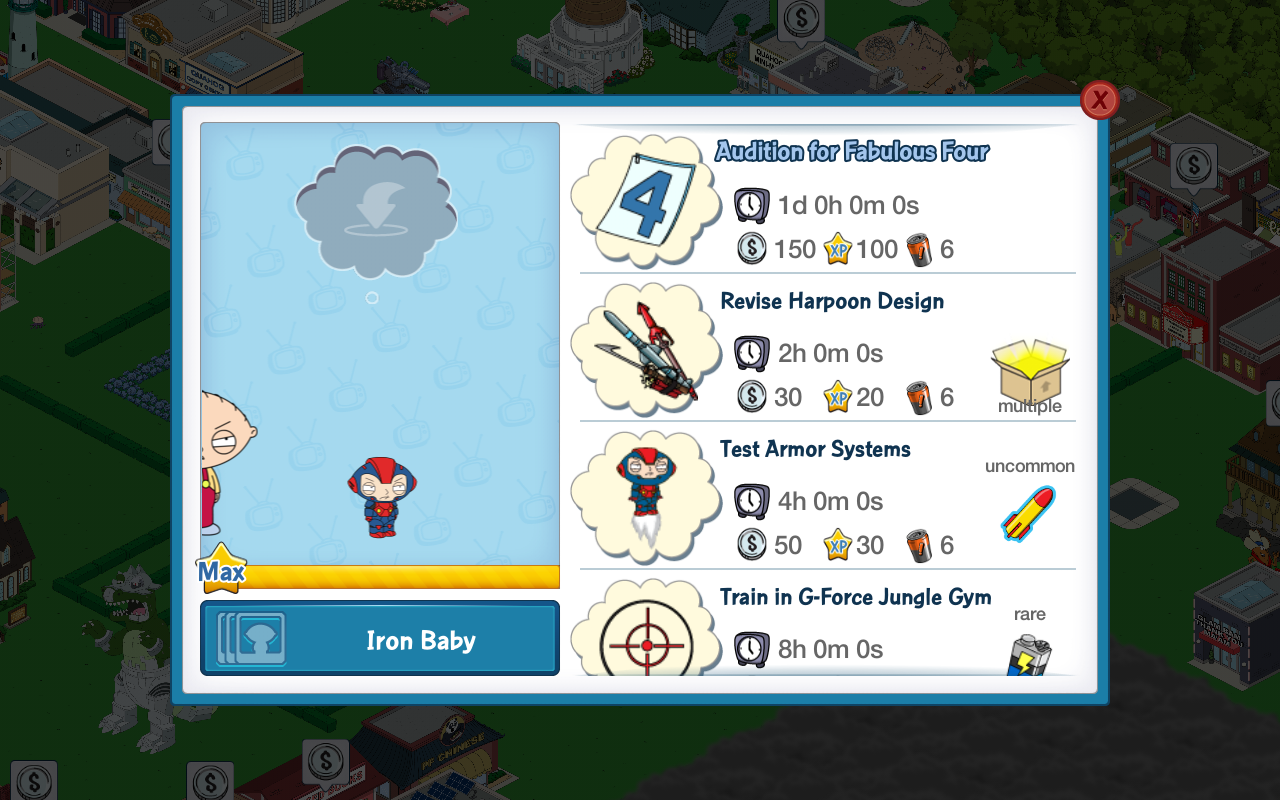
Task: Start the Test Armor Systems task
Action: point(815,450)
